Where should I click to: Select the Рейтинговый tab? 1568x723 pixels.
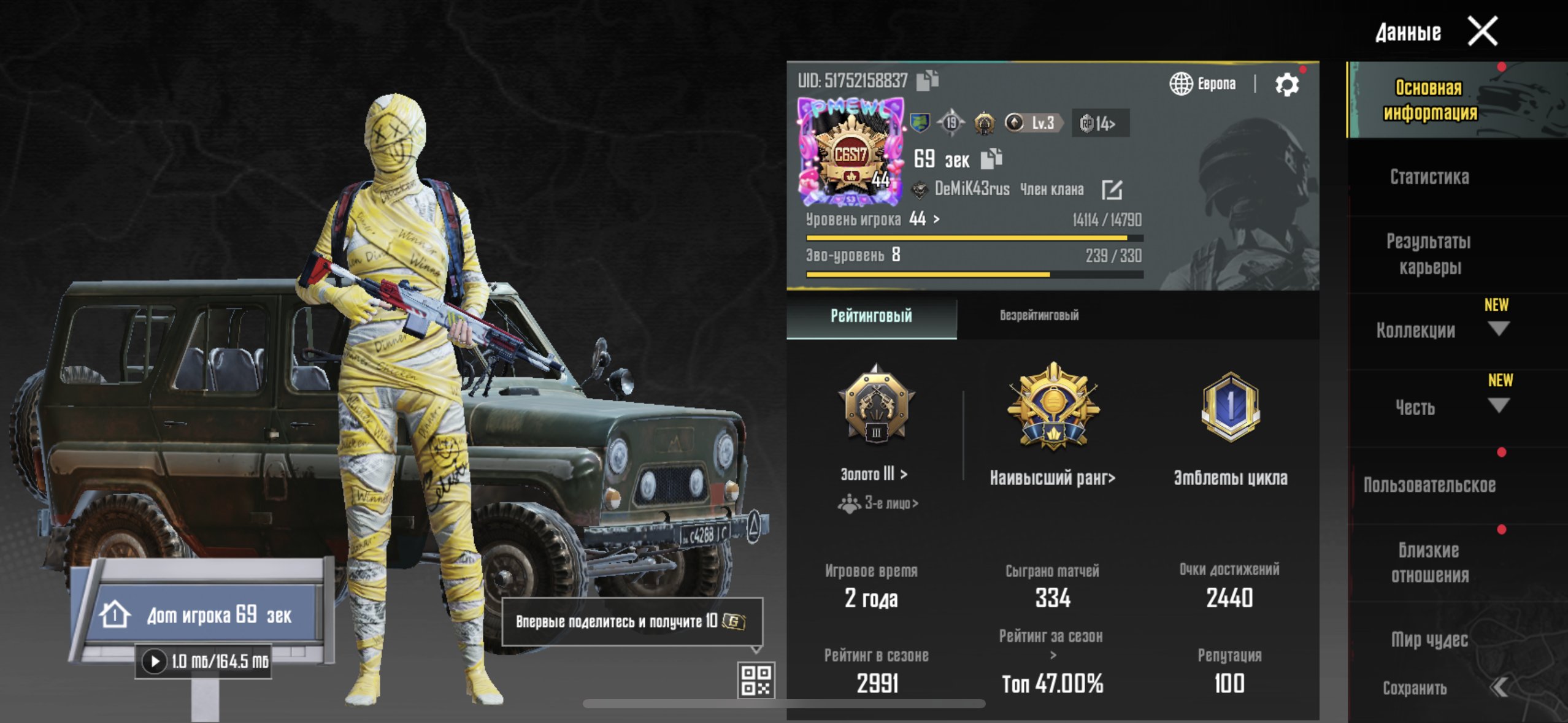pyautogui.click(x=871, y=316)
